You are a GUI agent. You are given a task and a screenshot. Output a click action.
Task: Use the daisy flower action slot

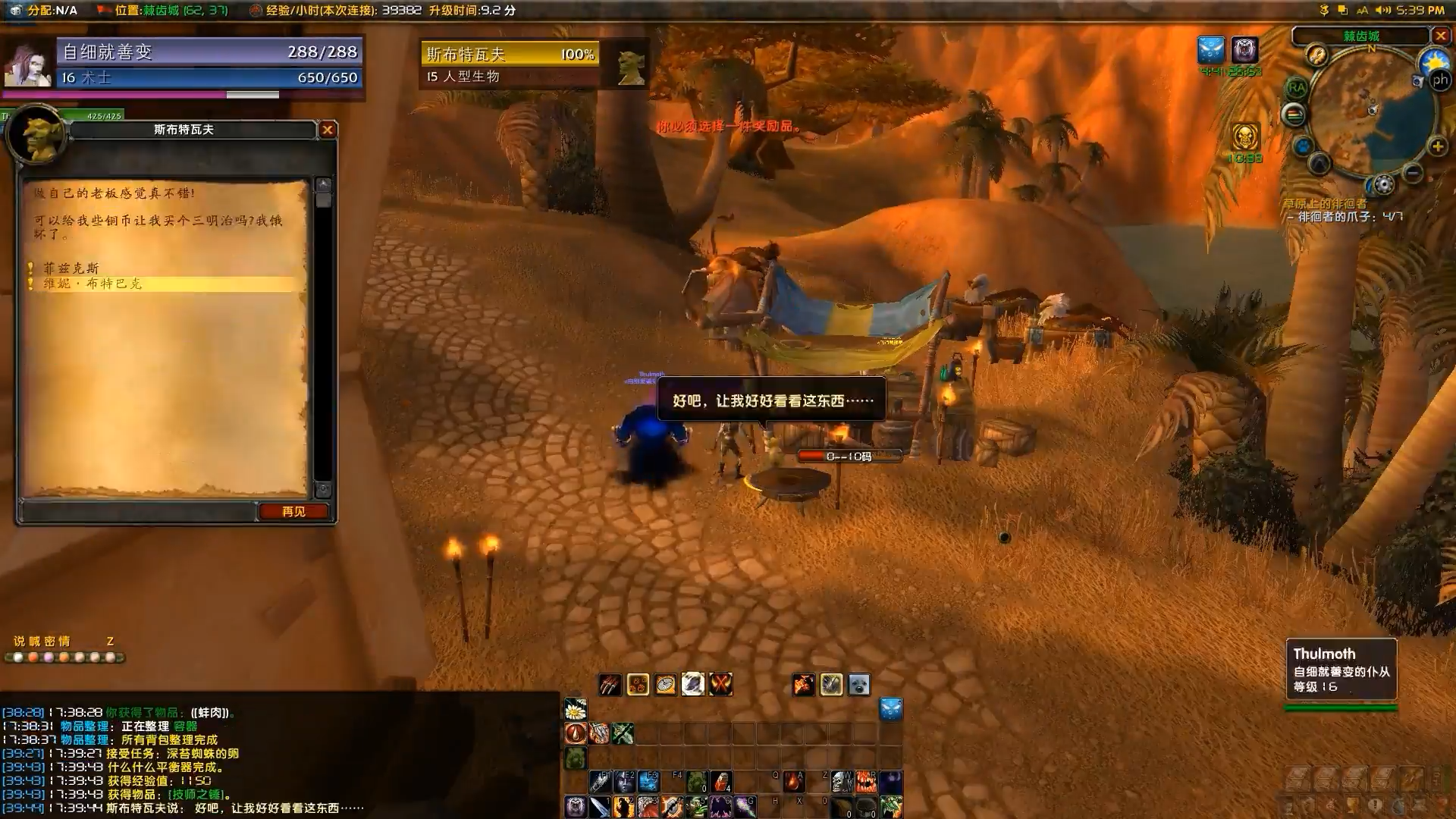[x=576, y=709]
